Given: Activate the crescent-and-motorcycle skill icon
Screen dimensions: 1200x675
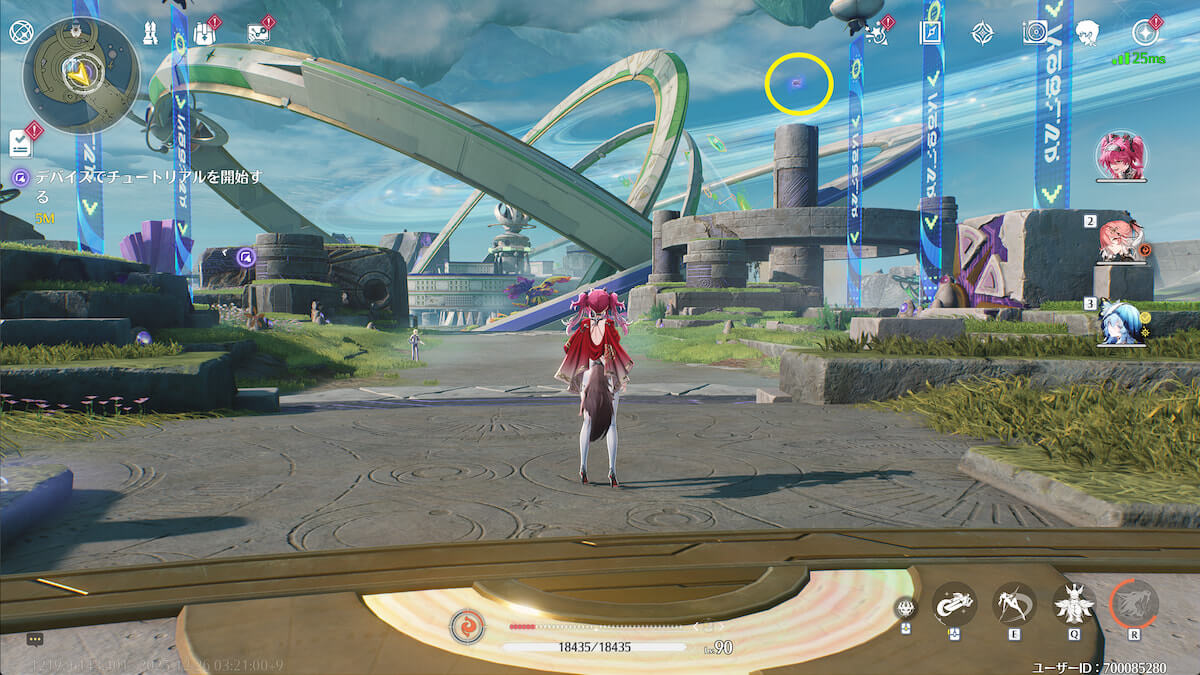Looking at the screenshot, I should pyautogui.click(x=954, y=604).
